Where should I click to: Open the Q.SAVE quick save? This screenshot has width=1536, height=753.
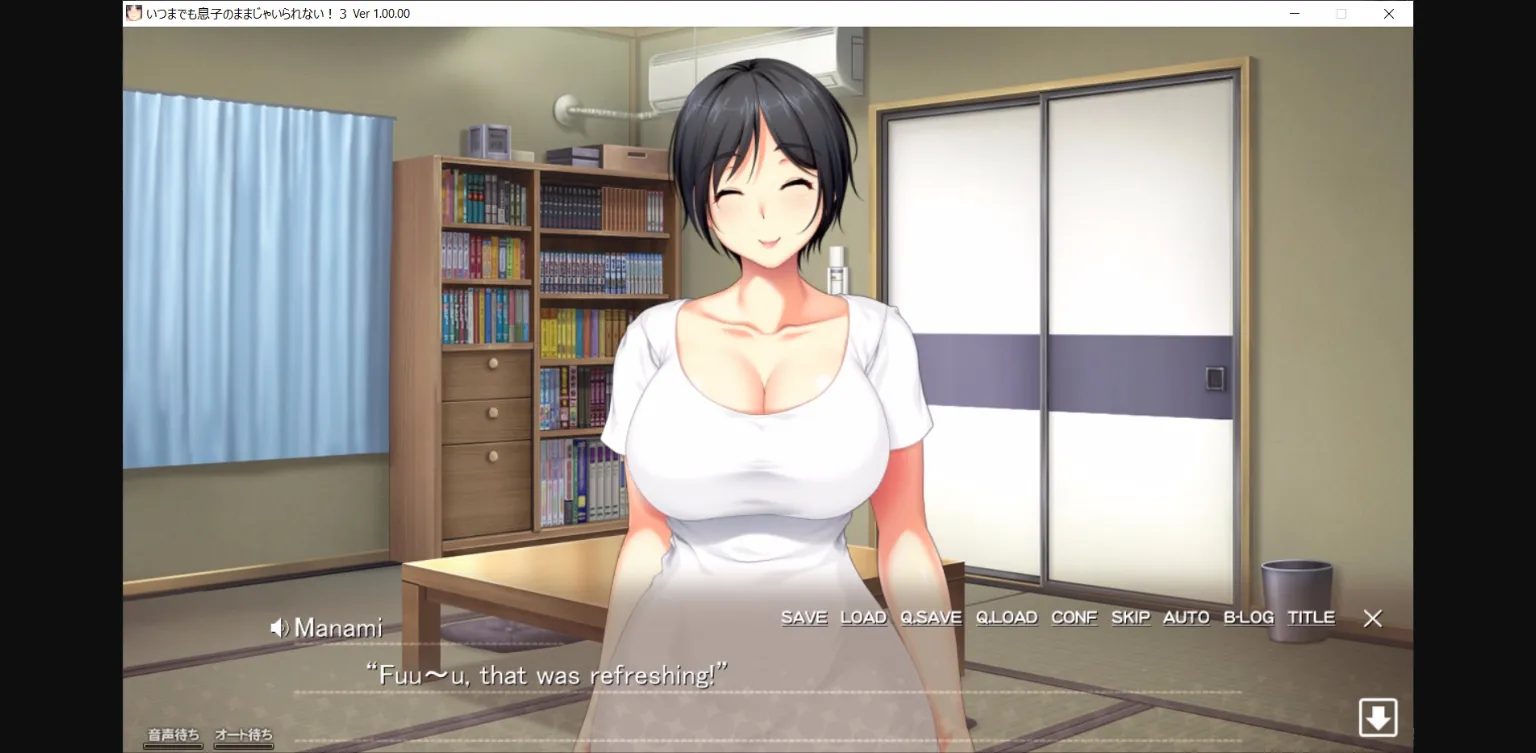[x=931, y=617]
